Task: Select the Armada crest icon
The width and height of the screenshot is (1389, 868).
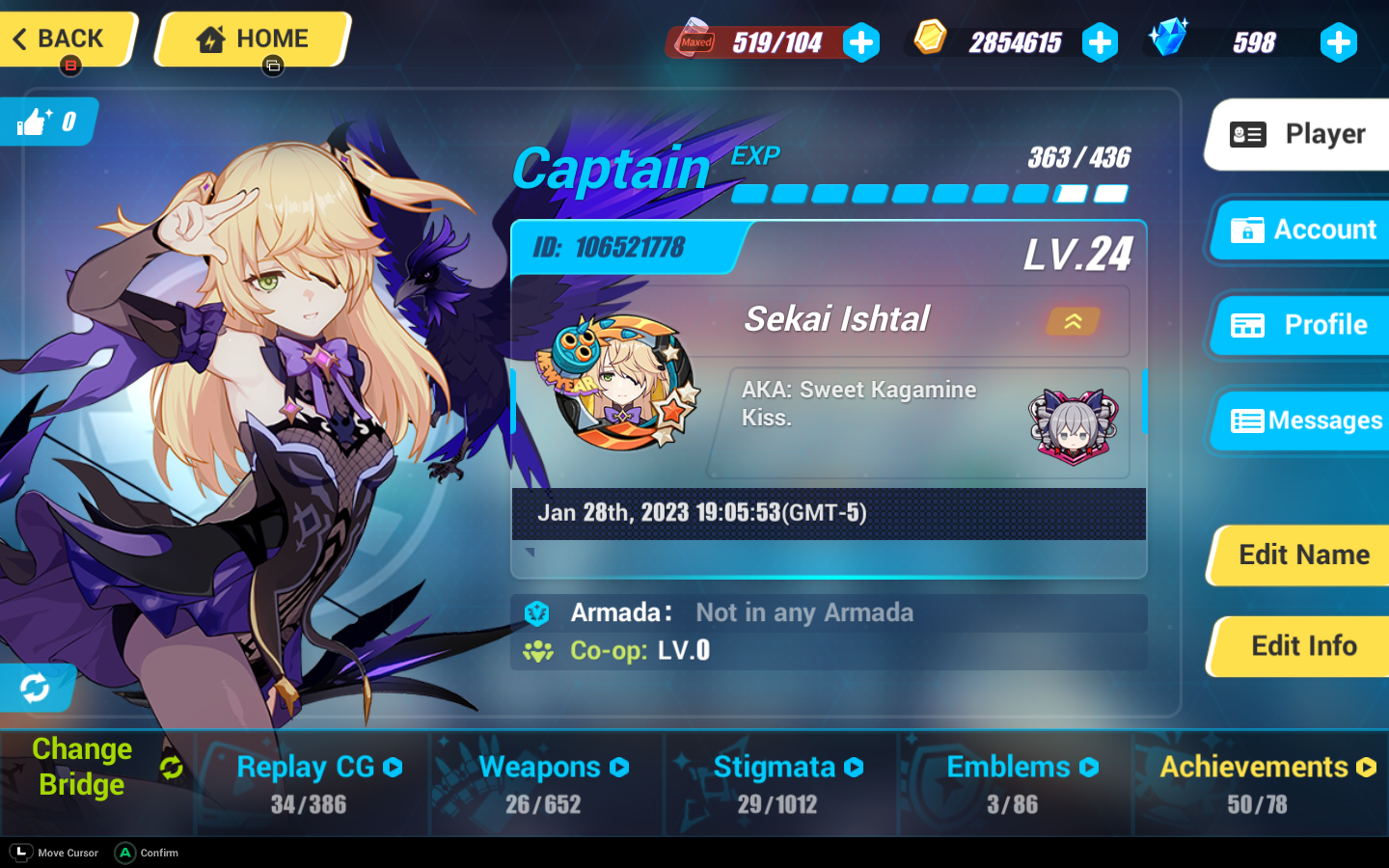Action: (x=536, y=612)
